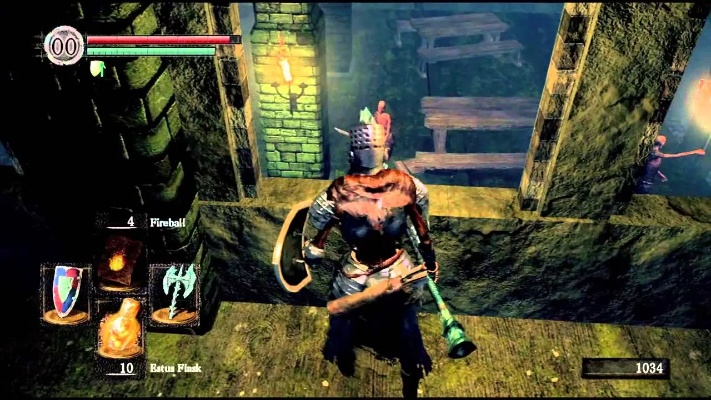Image resolution: width=711 pixels, height=400 pixels.
Task: Select the right-hand axe weapon slot
Action: [x=172, y=294]
